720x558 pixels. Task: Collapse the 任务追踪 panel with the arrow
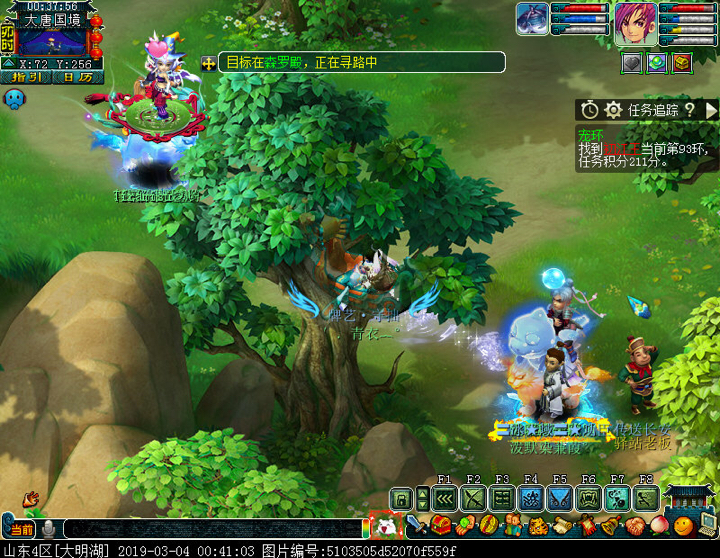click(x=711, y=110)
